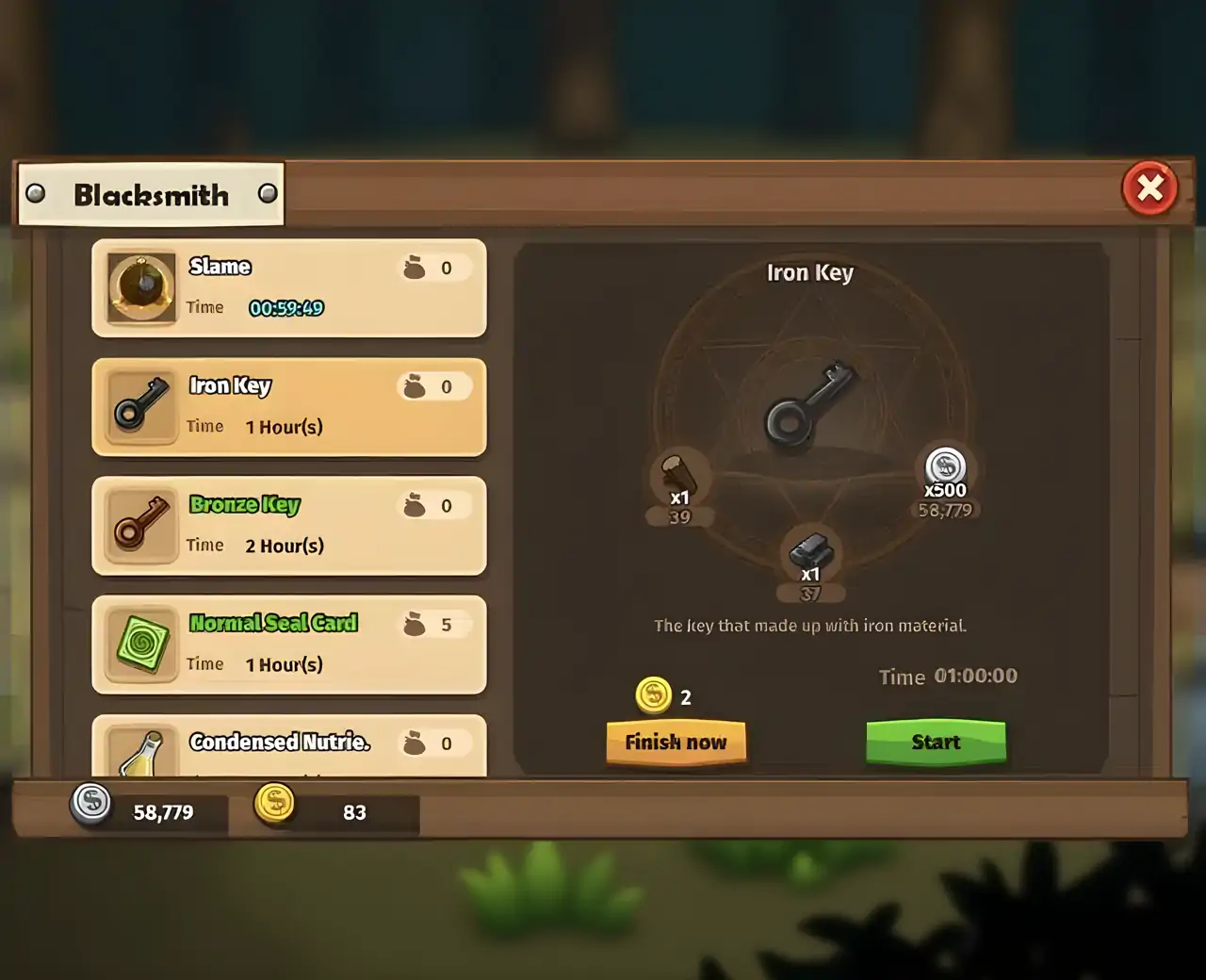This screenshot has width=1206, height=980.
Task: Pick the Normal Seal Card recipe
Action: click(x=288, y=645)
